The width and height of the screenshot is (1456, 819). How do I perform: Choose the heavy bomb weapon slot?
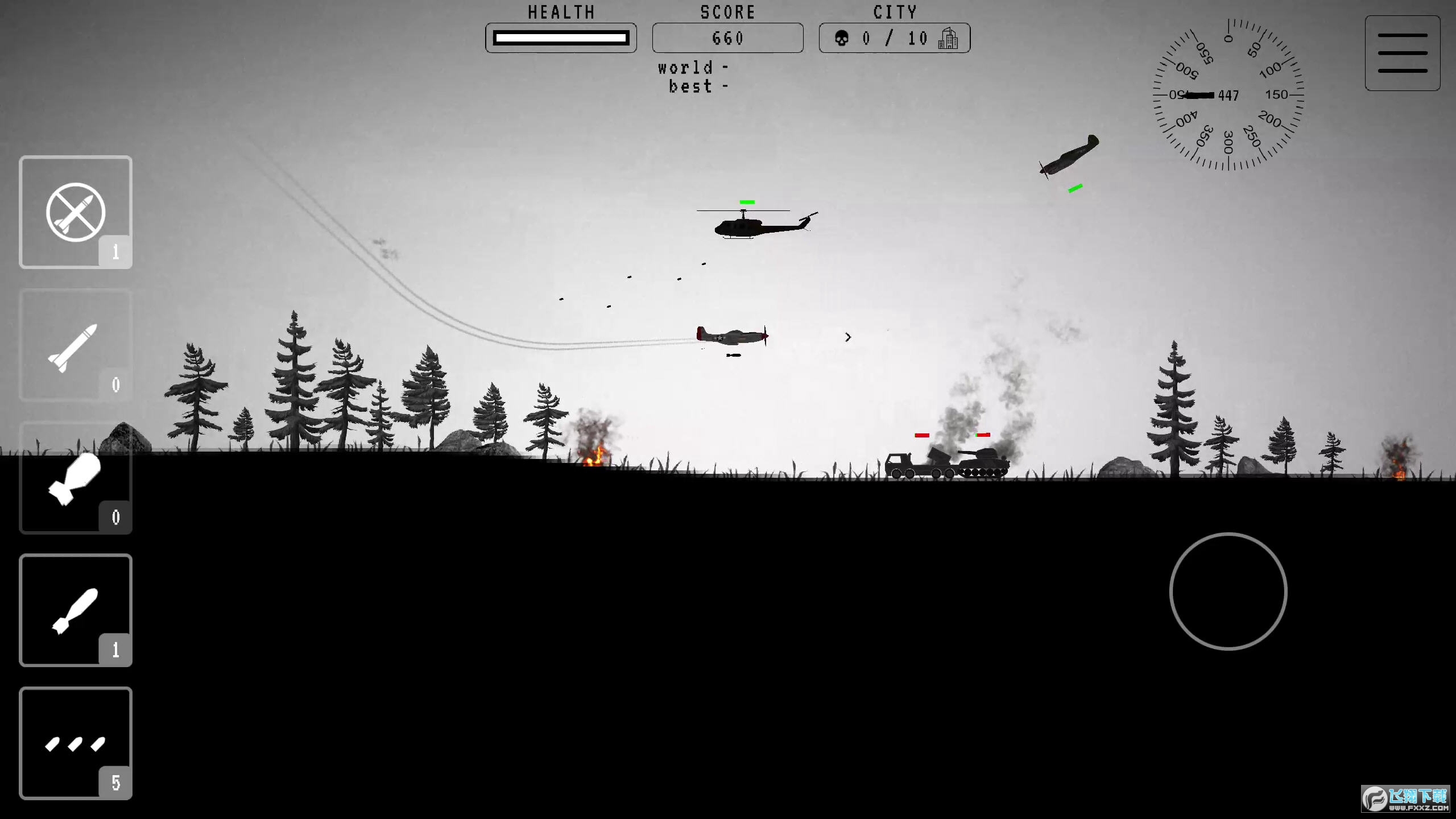76,478
